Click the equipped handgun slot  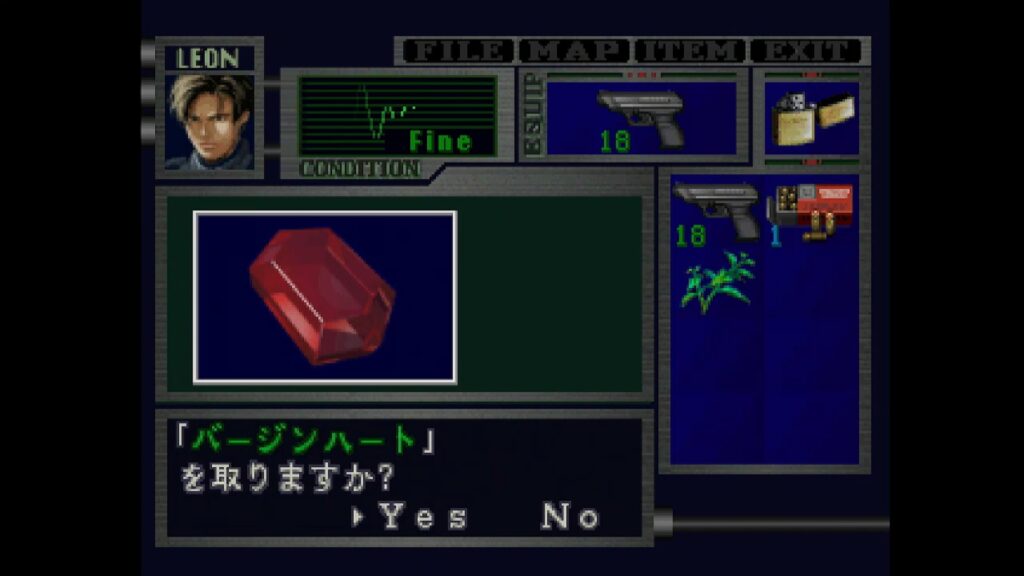pos(640,118)
